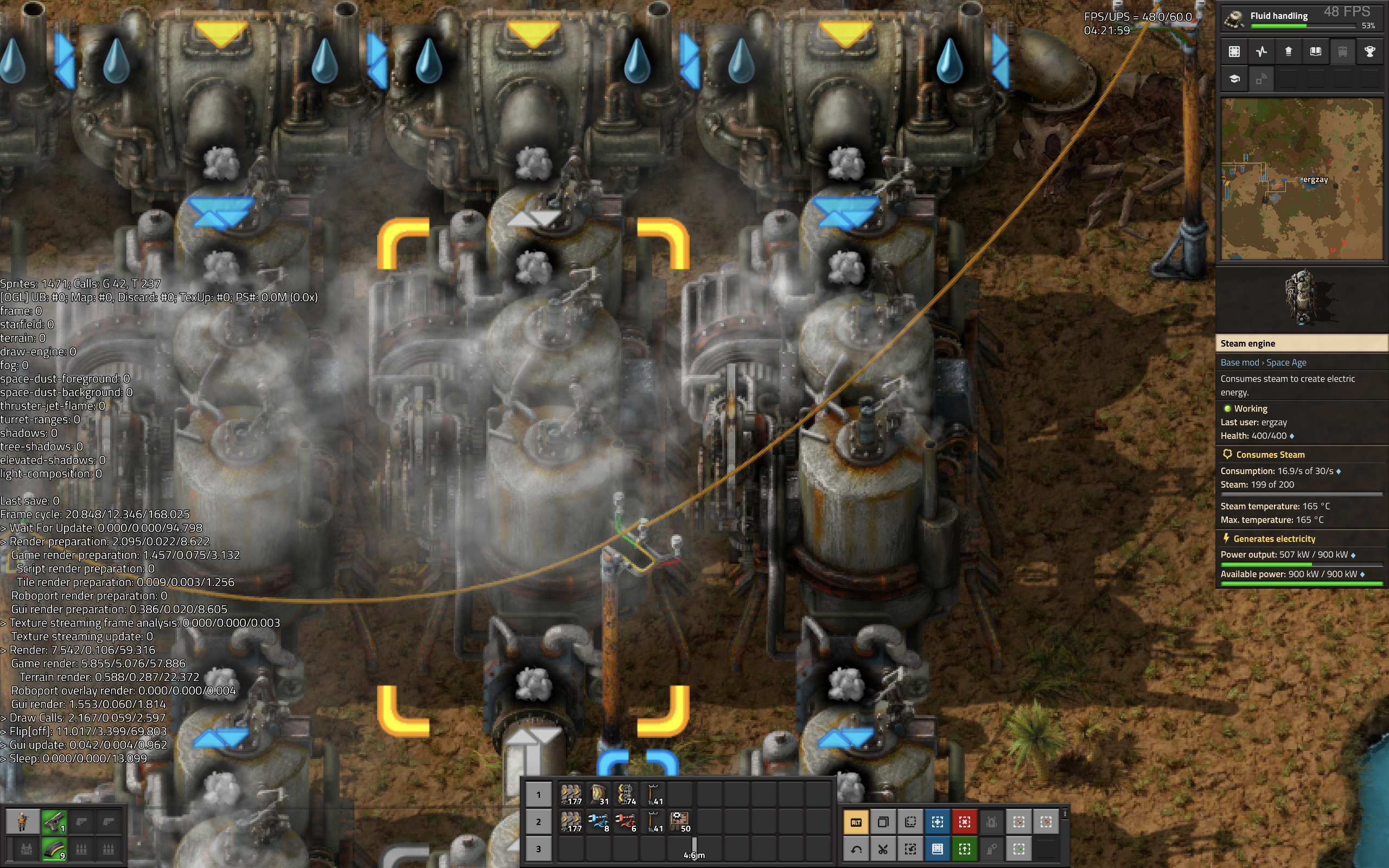Switch to quickbar row 3
1389x868 pixels.
[x=538, y=848]
